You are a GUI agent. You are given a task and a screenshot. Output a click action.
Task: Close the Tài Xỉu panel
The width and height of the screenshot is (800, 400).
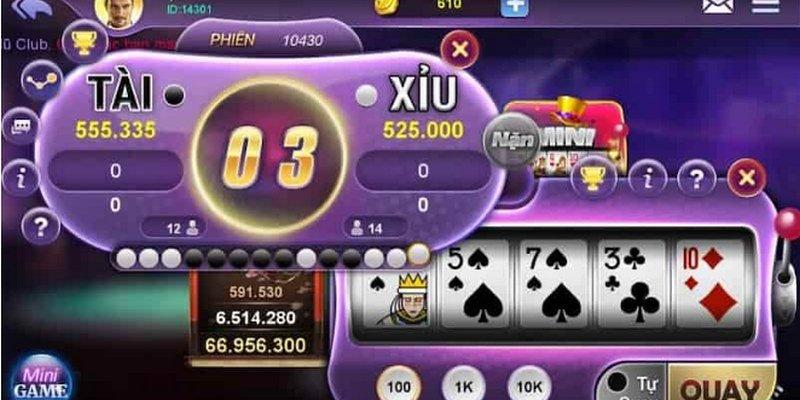pos(459,49)
